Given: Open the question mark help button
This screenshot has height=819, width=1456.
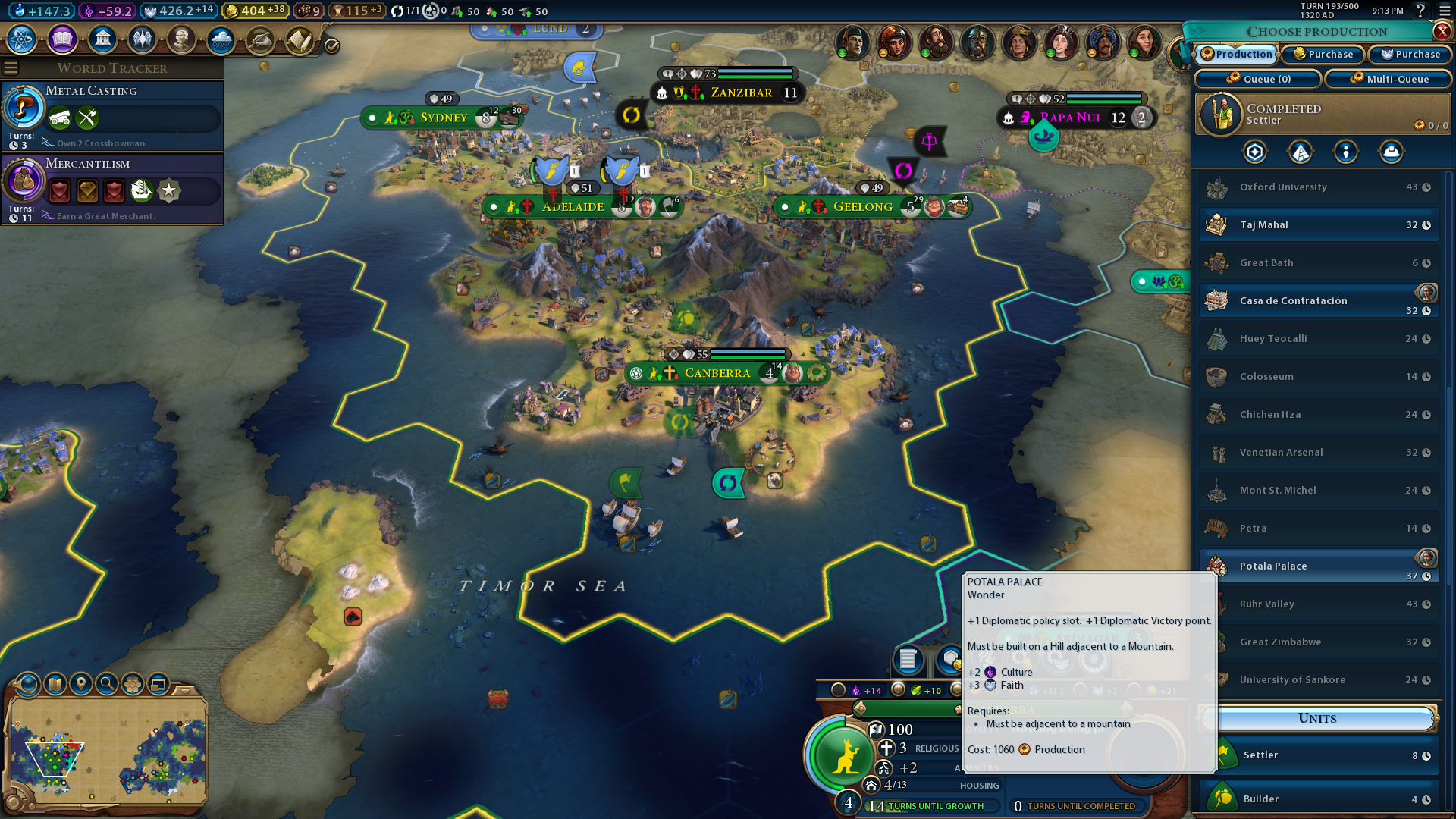Looking at the screenshot, I should 1420,11.
